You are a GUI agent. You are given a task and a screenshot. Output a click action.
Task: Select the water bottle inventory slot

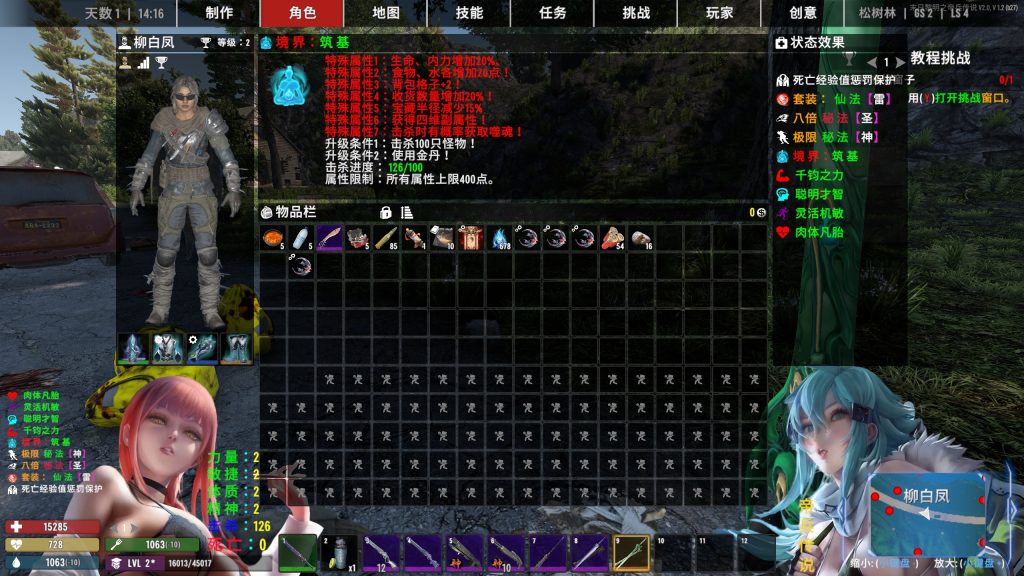tap(302, 238)
